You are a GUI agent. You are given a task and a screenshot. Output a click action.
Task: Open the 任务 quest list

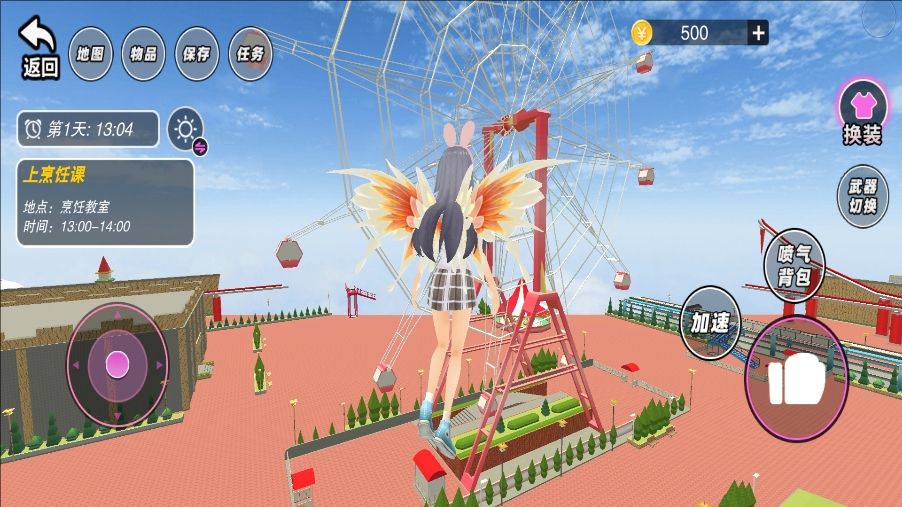250,53
